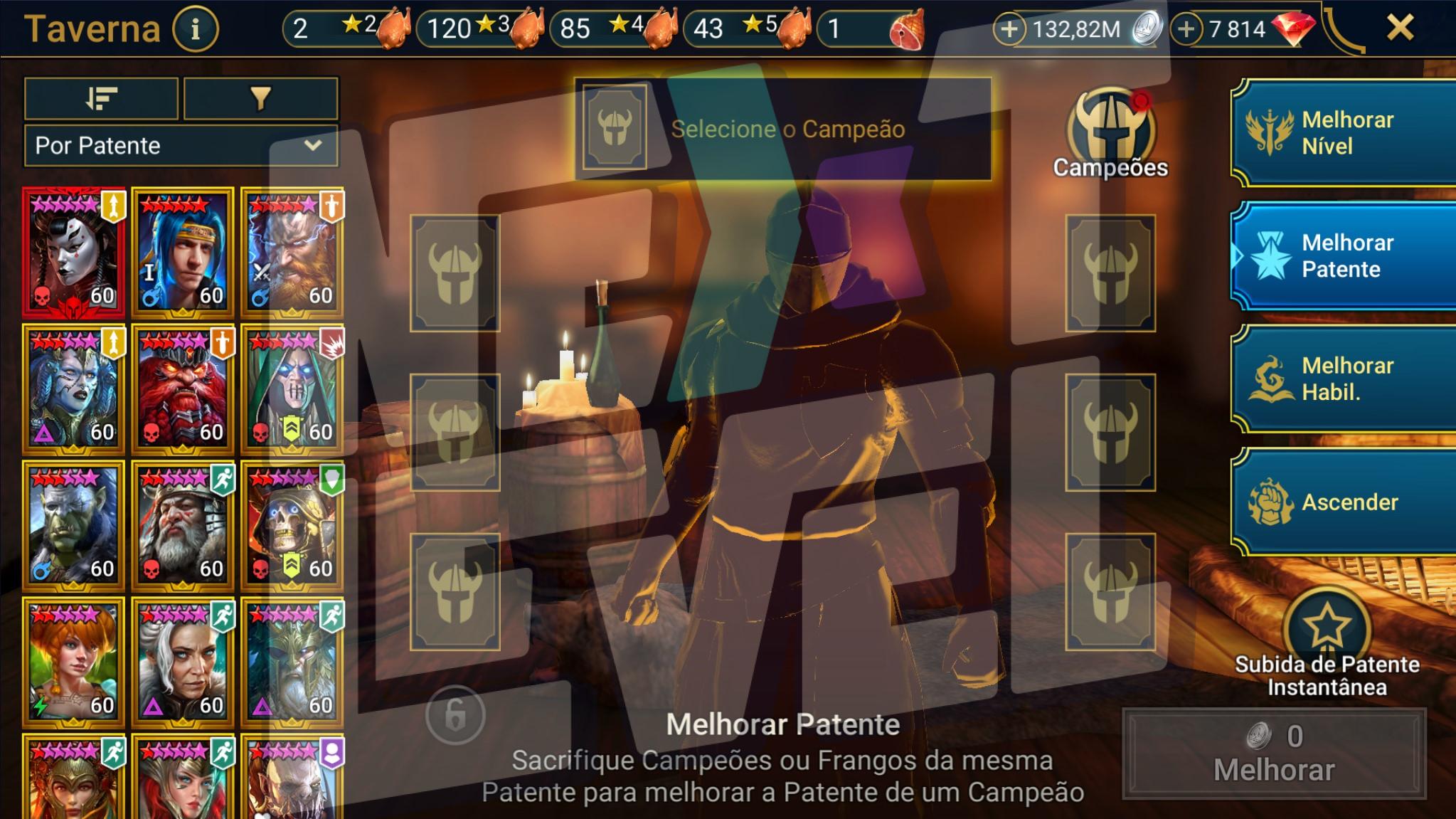Open the Por Patente dropdown

point(179,147)
